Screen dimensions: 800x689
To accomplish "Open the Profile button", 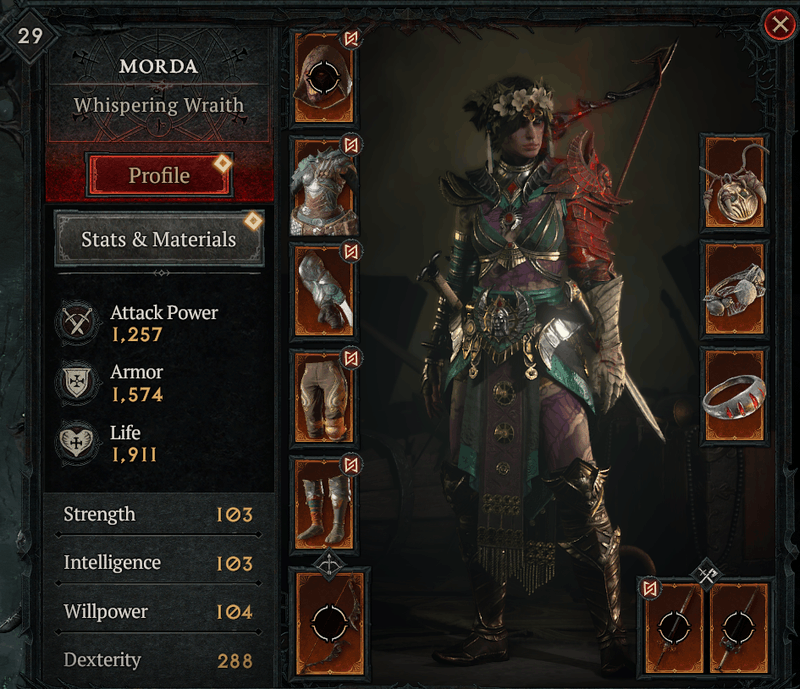I will [x=159, y=175].
